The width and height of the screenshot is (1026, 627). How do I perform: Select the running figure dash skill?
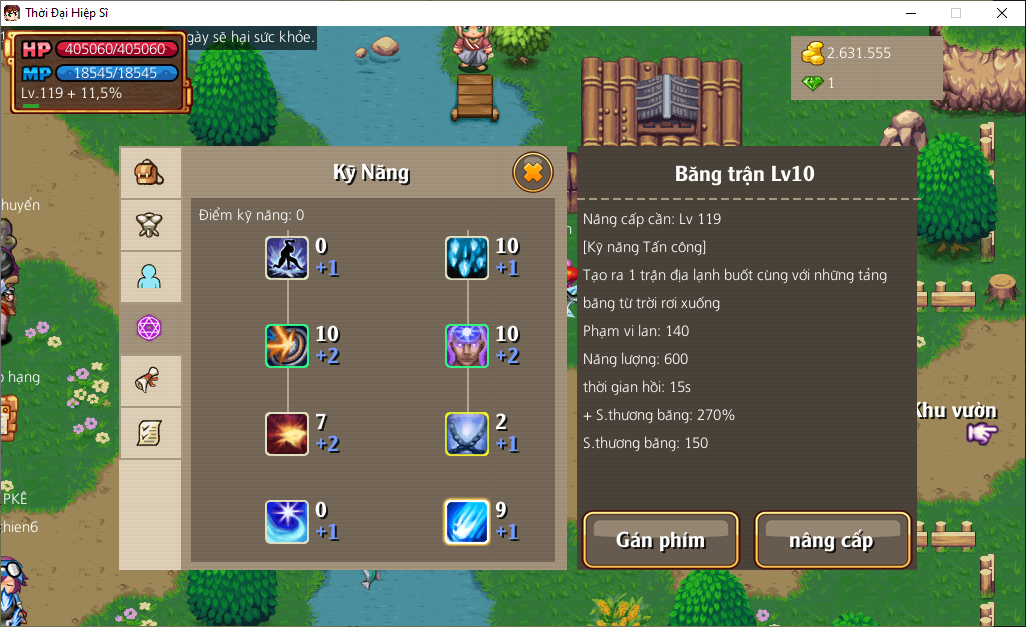[287, 258]
